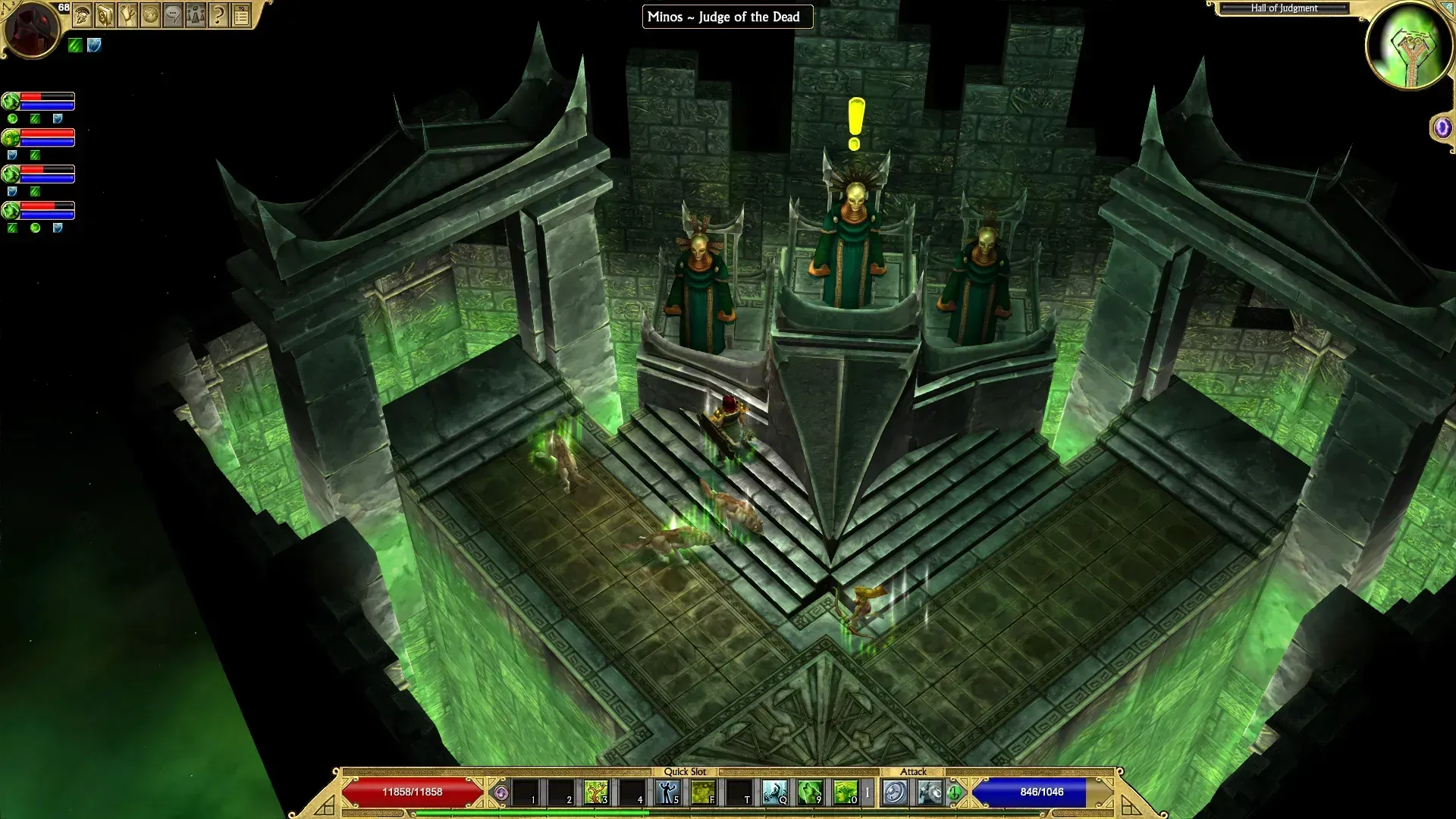Open the skills book window

pos(105,15)
